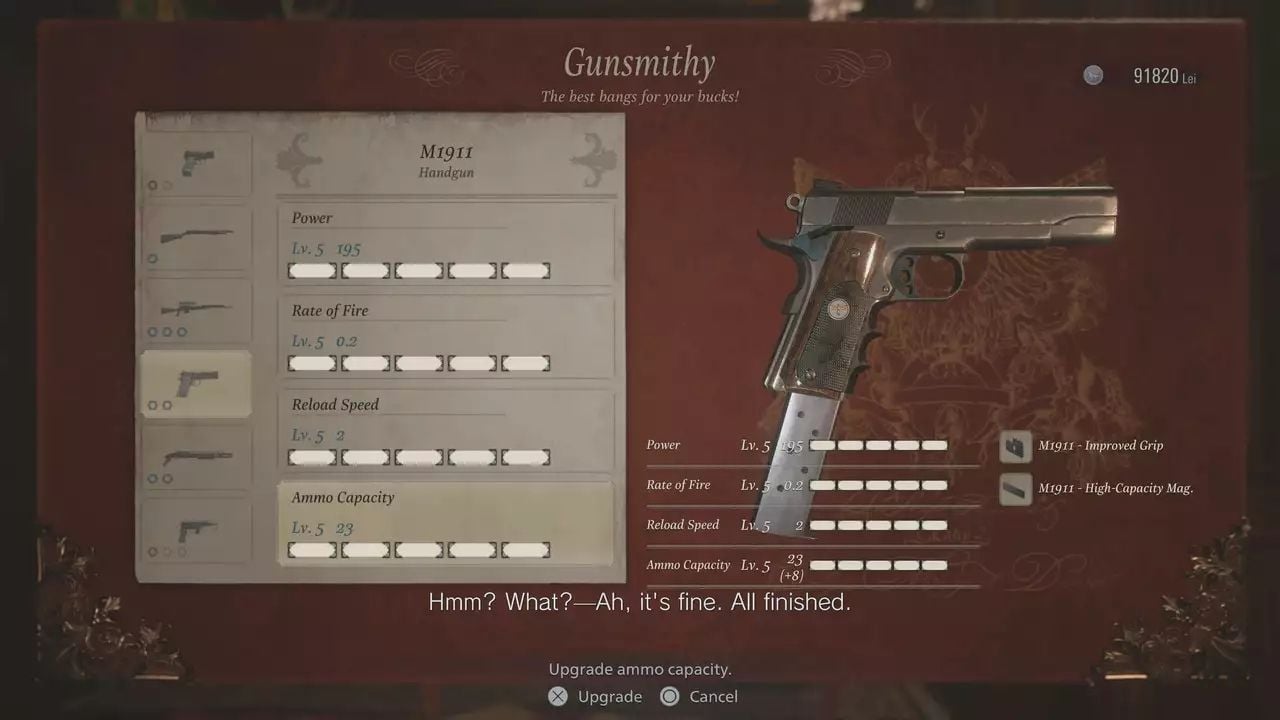
Task: Open the Power upgrade row
Action: pyautogui.click(x=445, y=243)
